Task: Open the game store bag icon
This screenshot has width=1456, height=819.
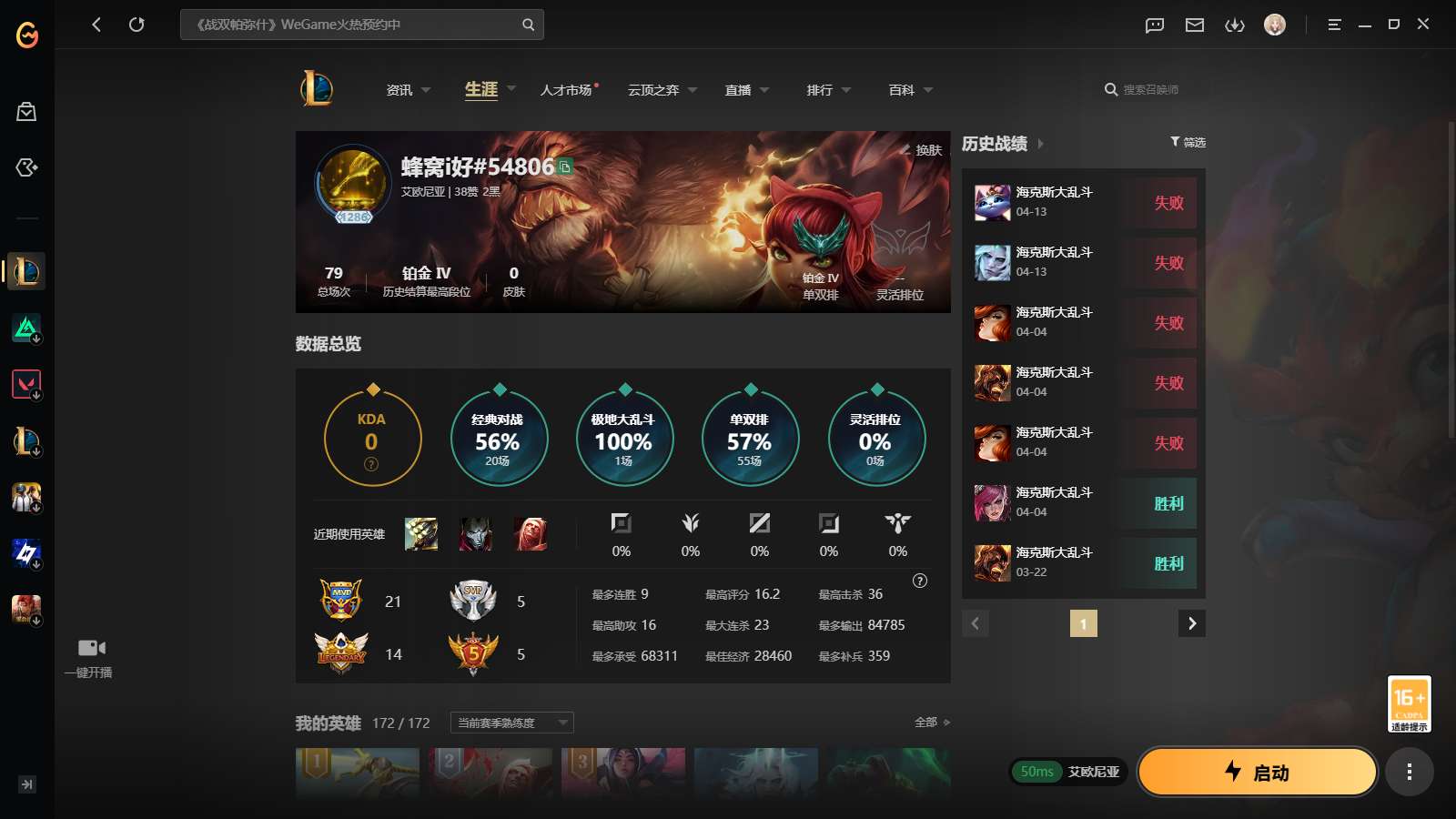Action: [25, 111]
